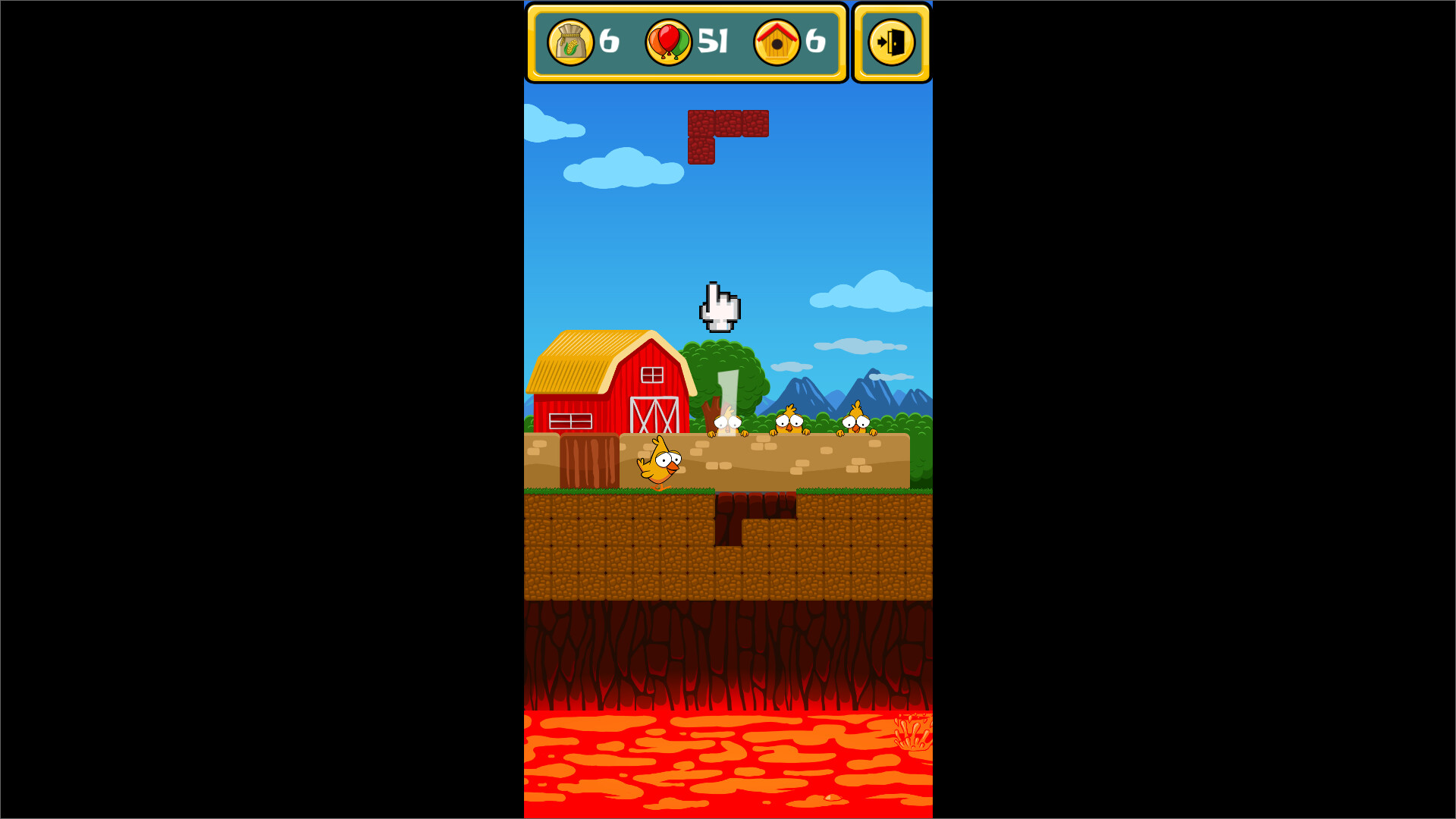Tap the rightmost peeking chick

coord(855,422)
